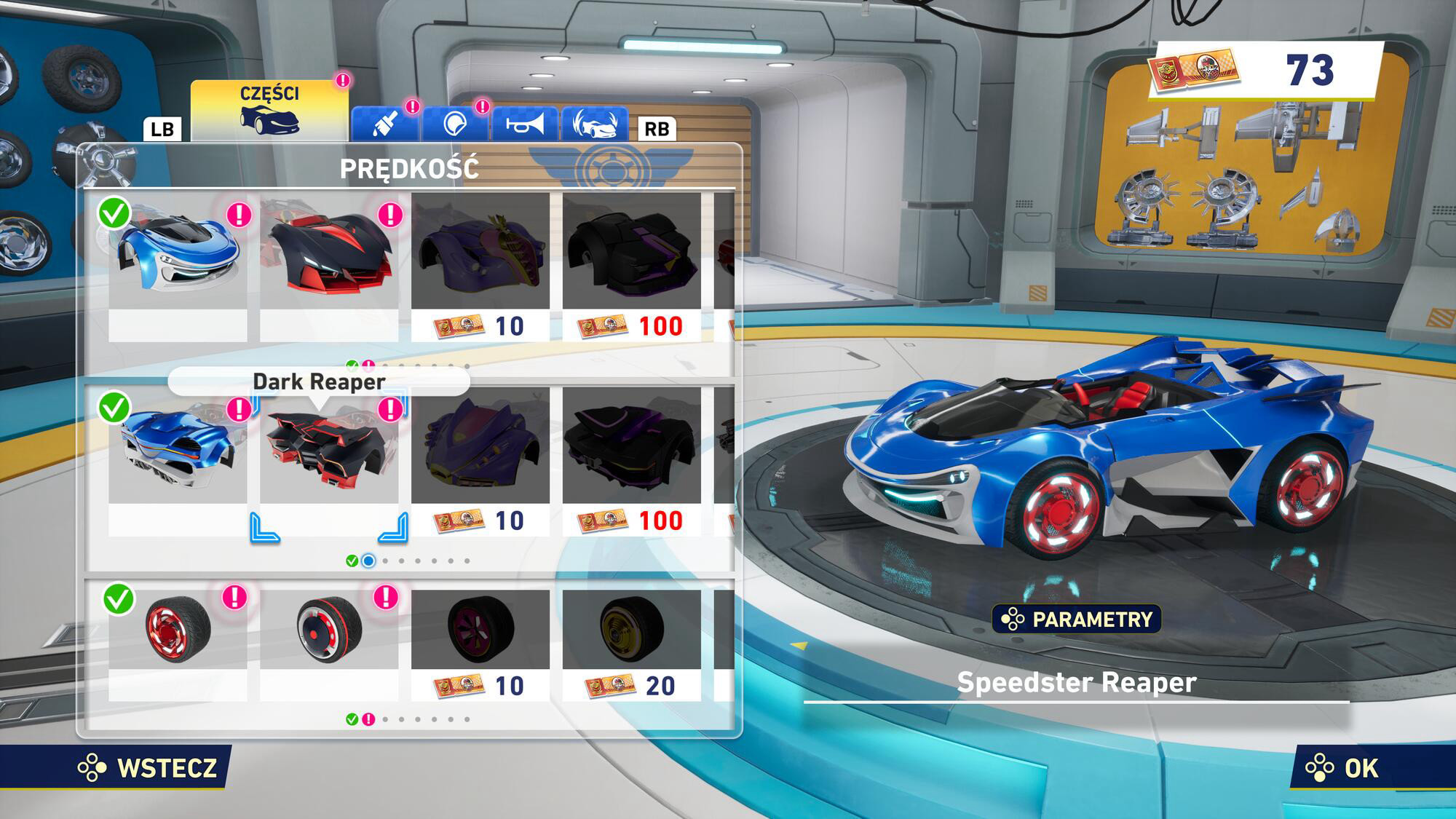Show the car's Parametry stats

click(1077, 620)
